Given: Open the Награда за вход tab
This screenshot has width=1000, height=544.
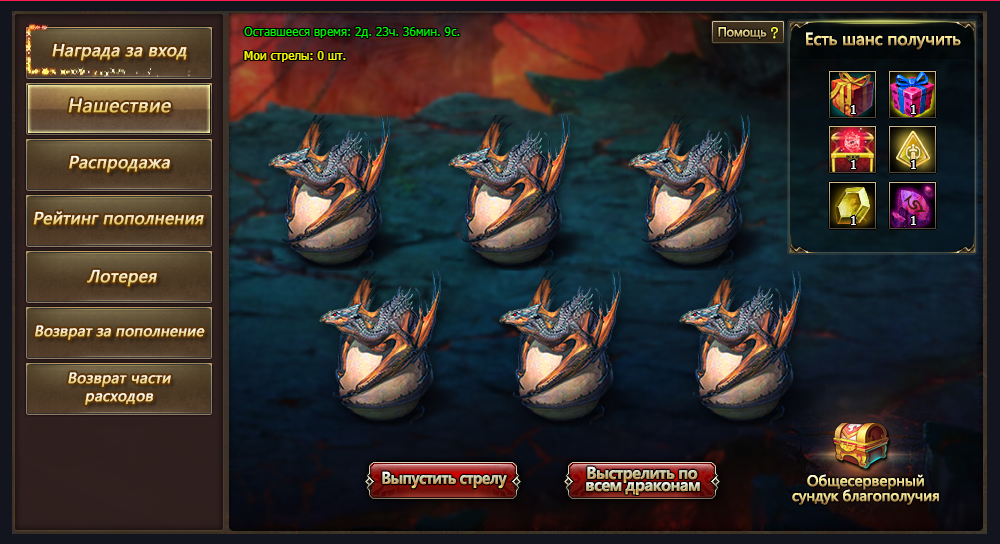Looking at the screenshot, I should 119,52.
